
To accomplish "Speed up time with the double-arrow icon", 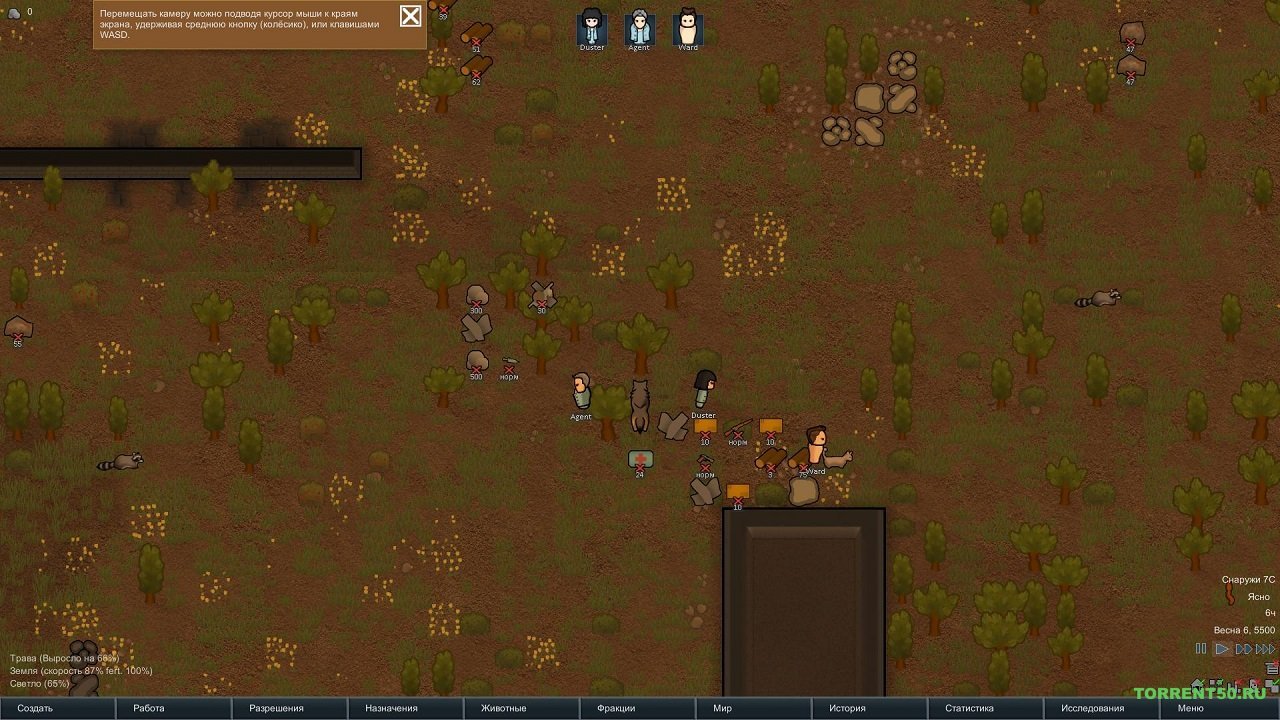I will 1243,648.
